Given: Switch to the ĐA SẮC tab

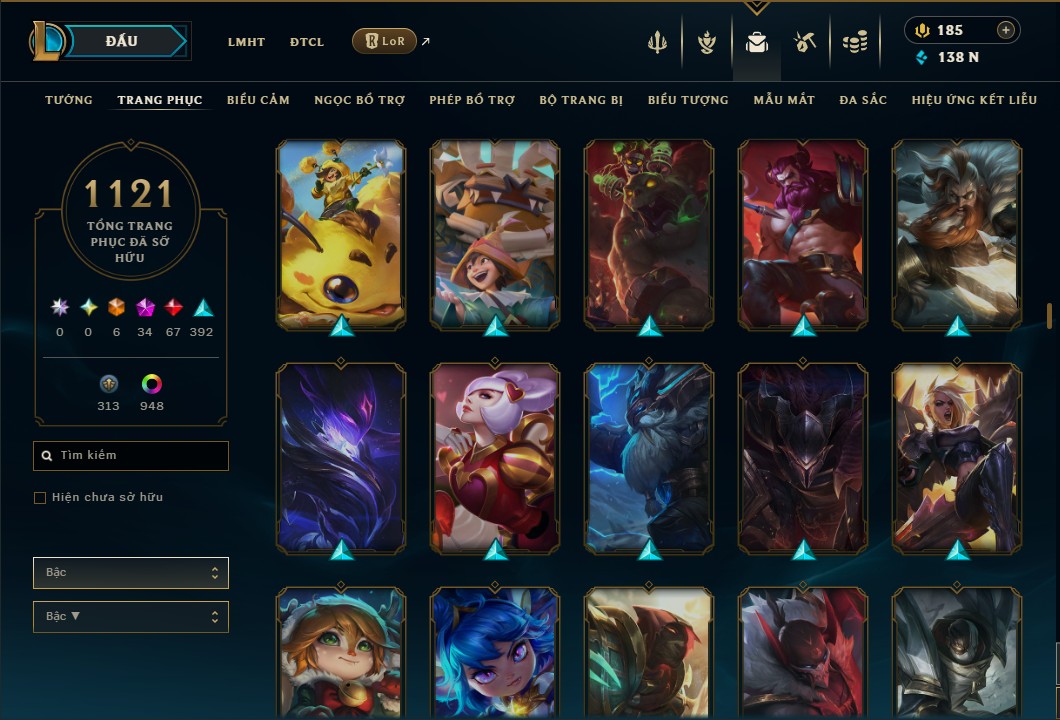Looking at the screenshot, I should pyautogui.click(x=863, y=100).
